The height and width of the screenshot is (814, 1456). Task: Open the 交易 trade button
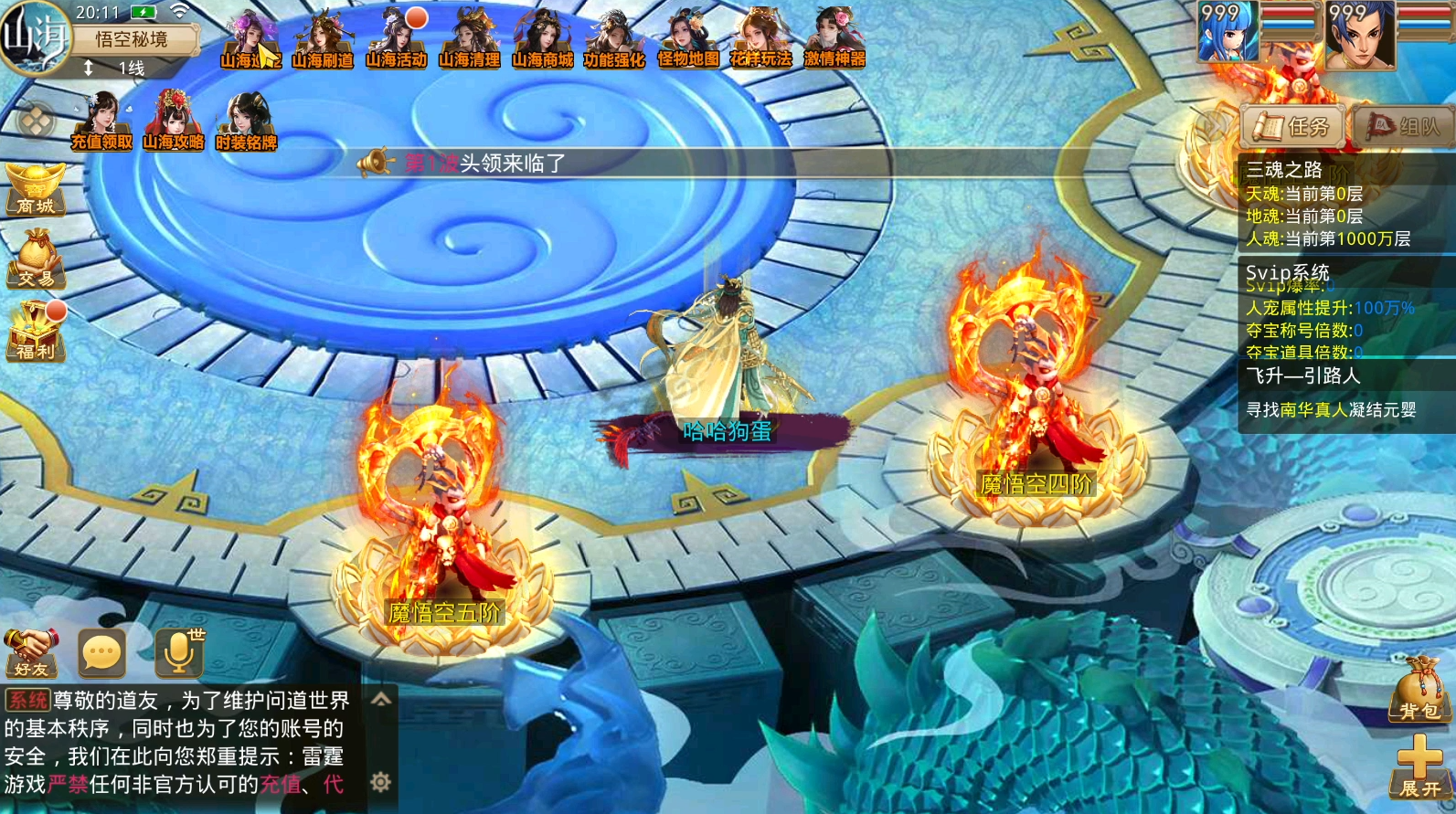click(x=36, y=259)
